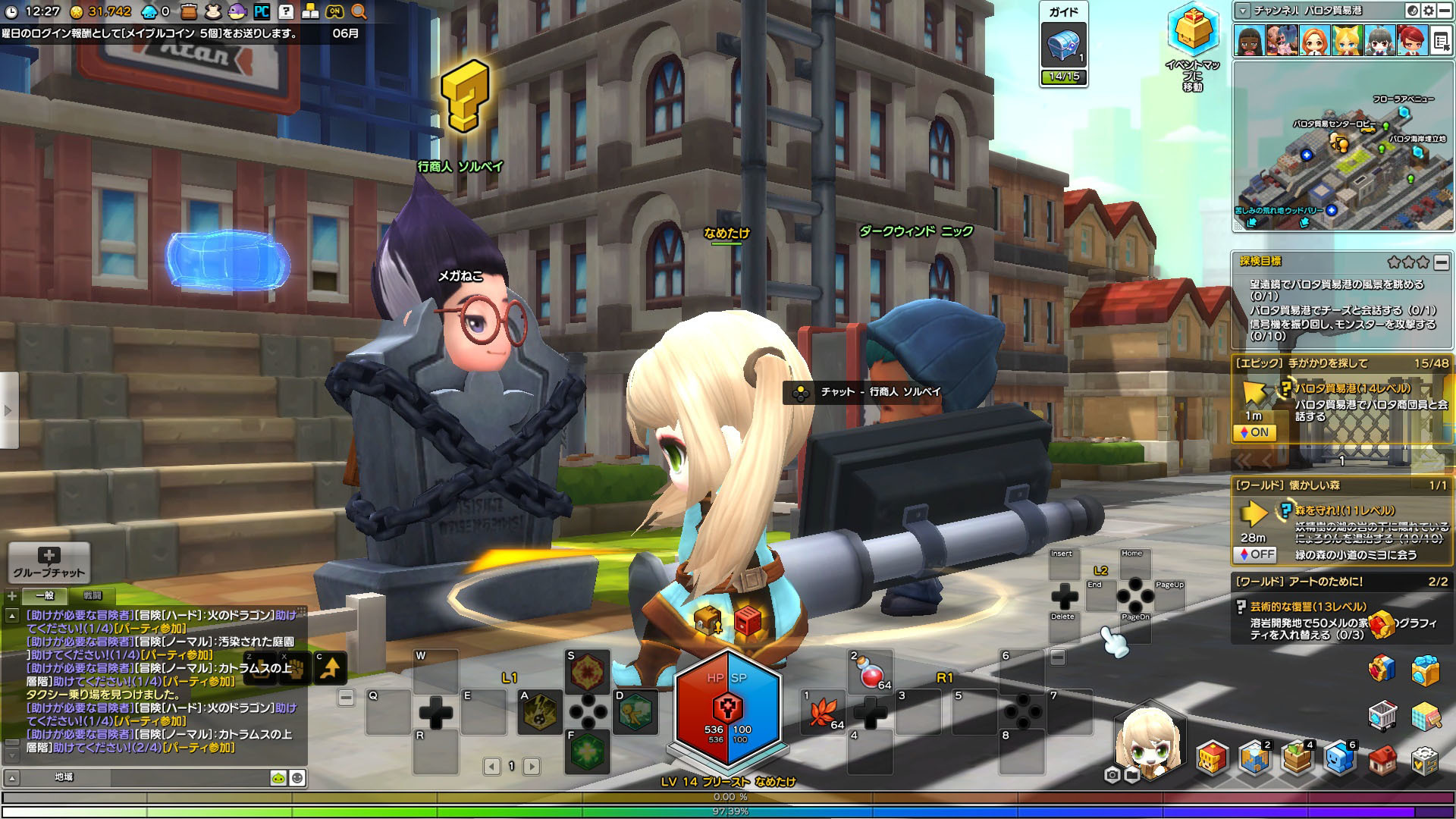Image resolution: width=1456 pixels, height=819 pixels.
Task: Open the ガイド treasure chest guide
Action: pyautogui.click(x=1064, y=46)
